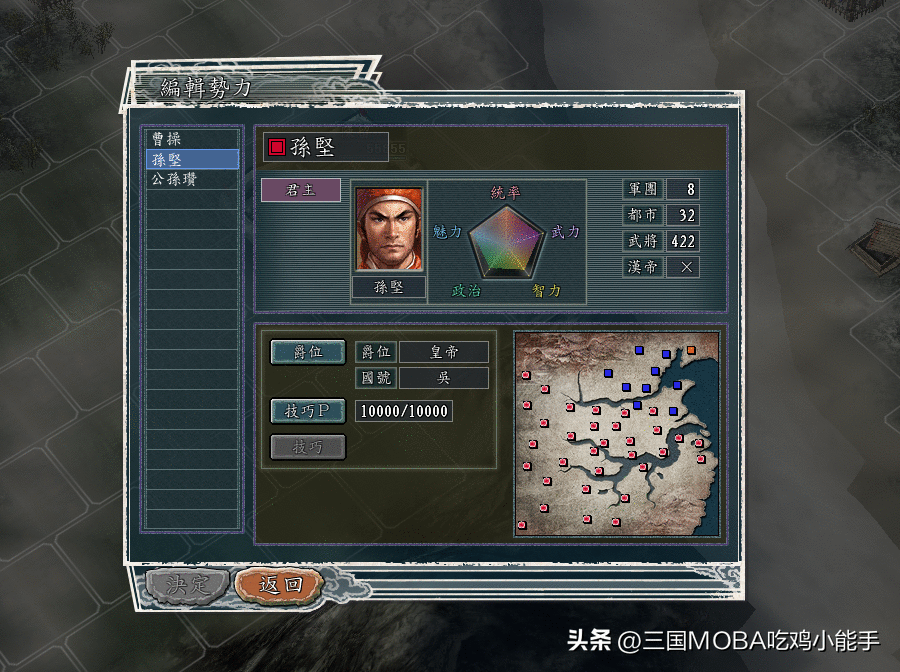Click the 10000/10000 technique points field
The image size is (900, 672).
[x=404, y=411]
